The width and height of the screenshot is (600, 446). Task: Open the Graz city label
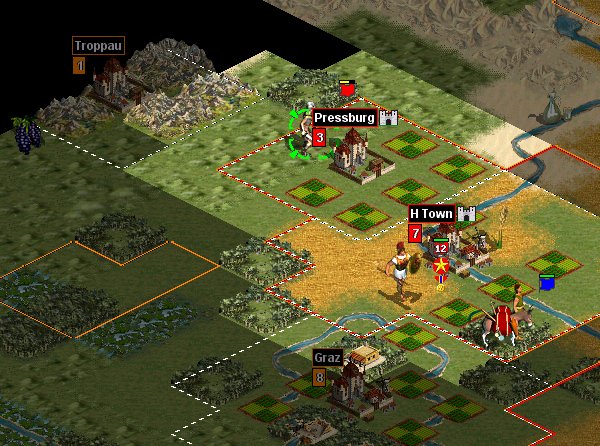click(327, 357)
